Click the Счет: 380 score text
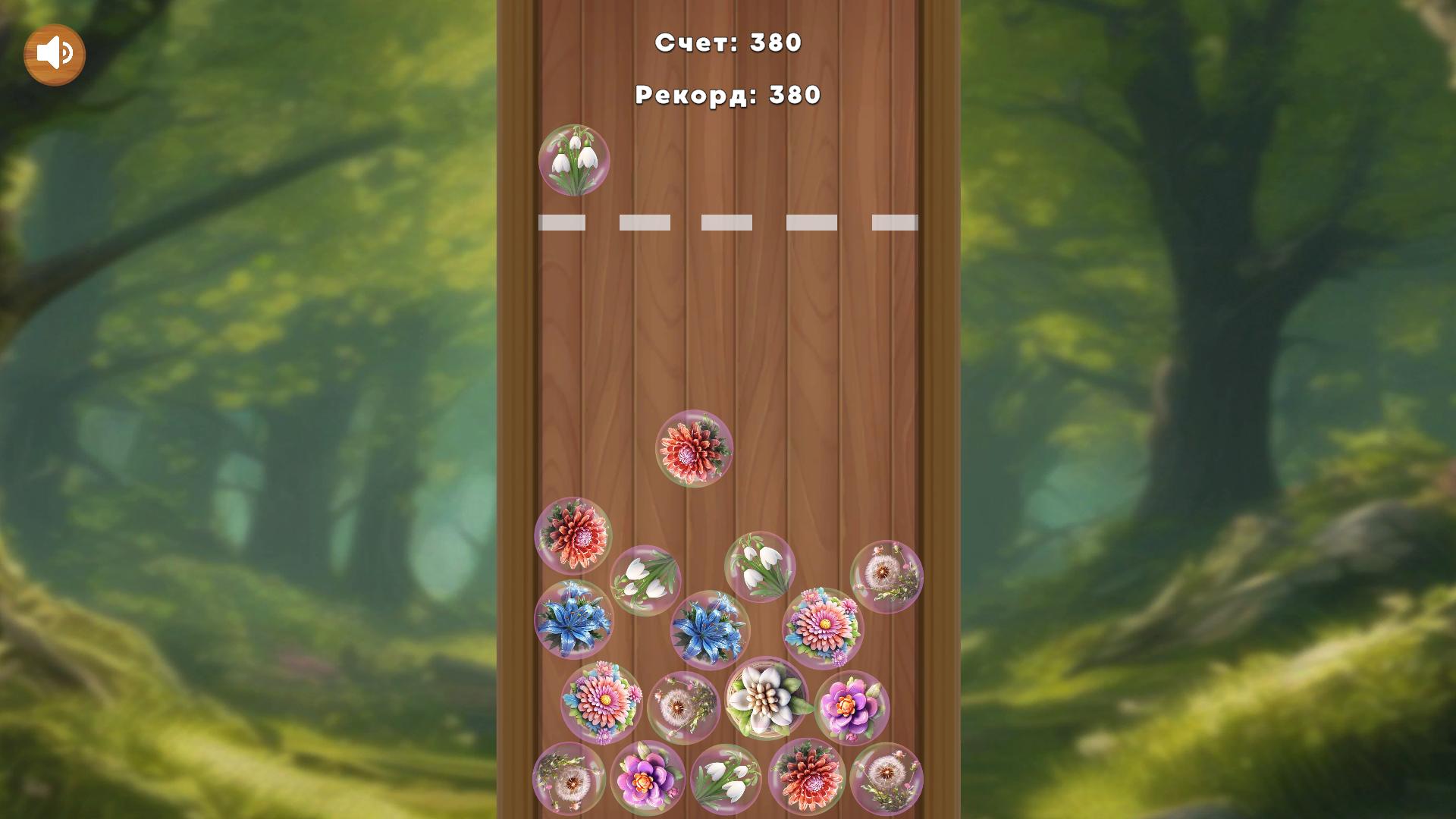The height and width of the screenshot is (819, 1456). [728, 44]
